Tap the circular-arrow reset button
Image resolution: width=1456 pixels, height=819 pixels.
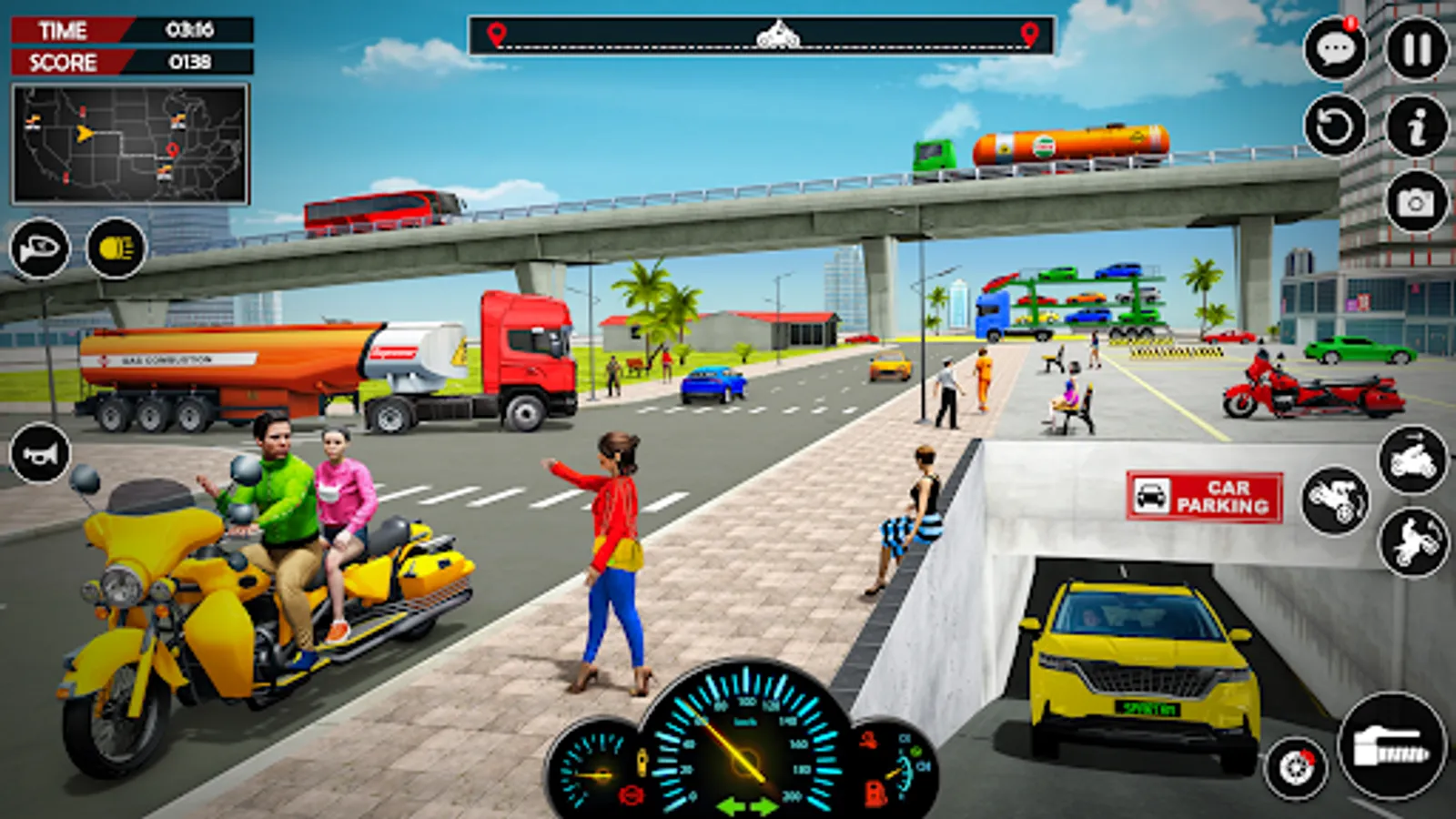pyautogui.click(x=1335, y=126)
